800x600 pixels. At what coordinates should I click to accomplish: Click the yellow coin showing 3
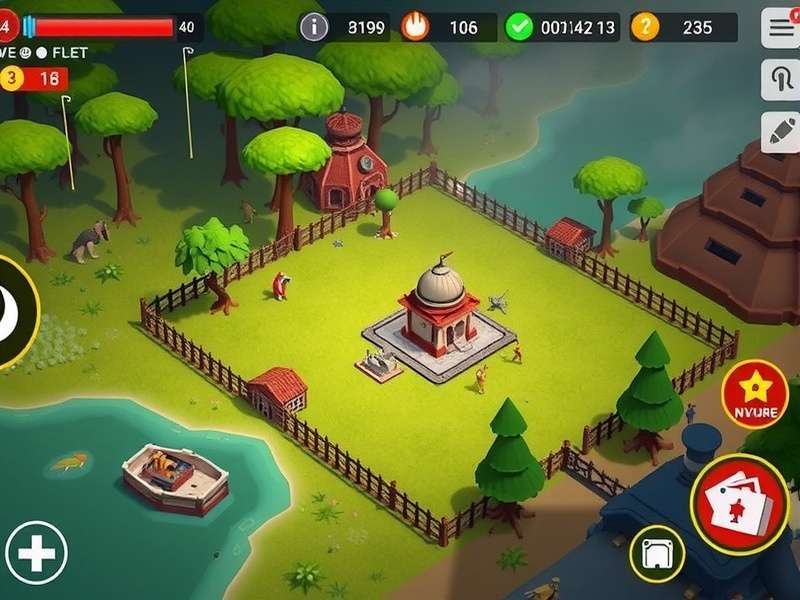[x=13, y=78]
